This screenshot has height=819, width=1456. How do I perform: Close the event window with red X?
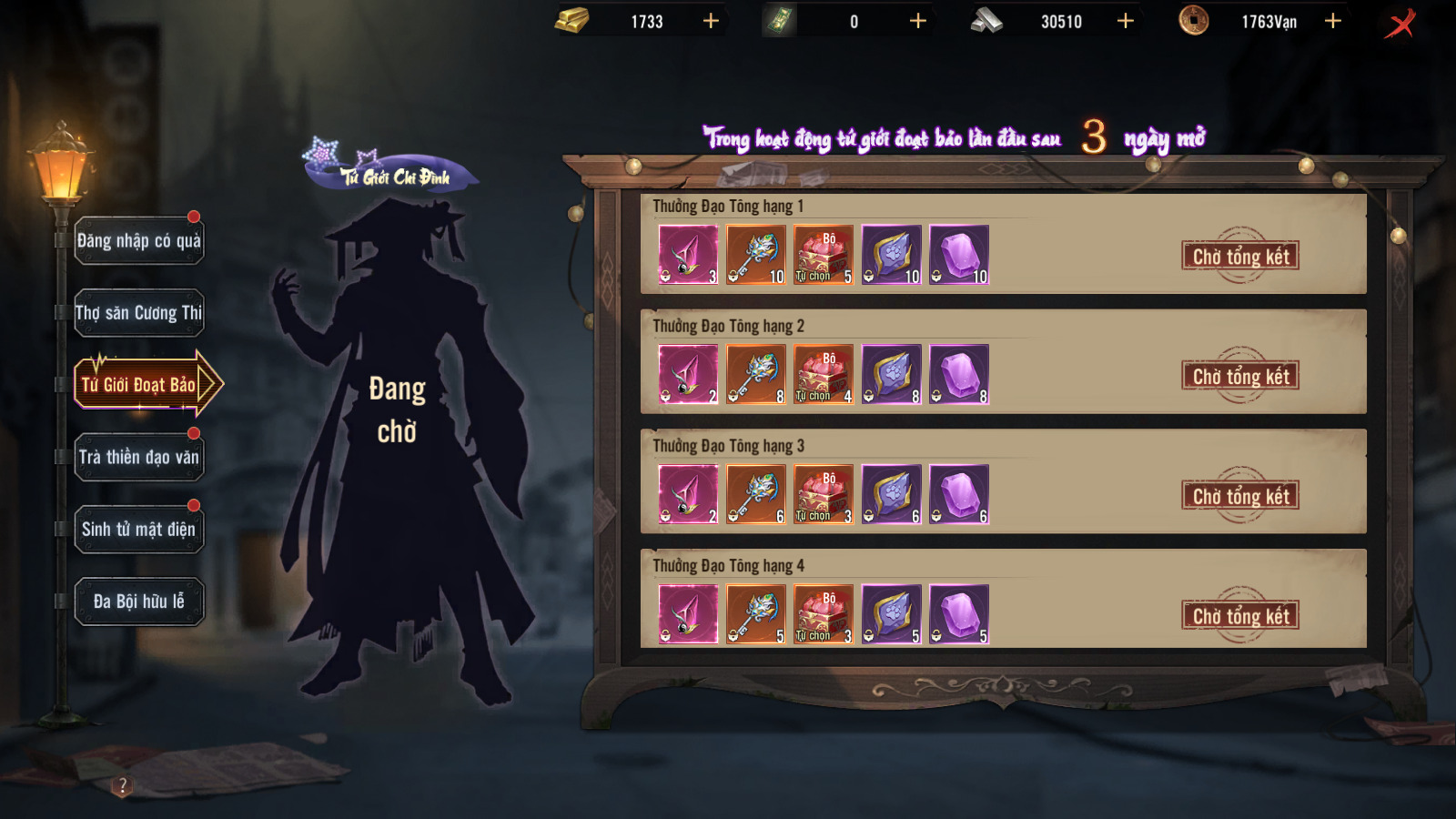[x=1400, y=23]
